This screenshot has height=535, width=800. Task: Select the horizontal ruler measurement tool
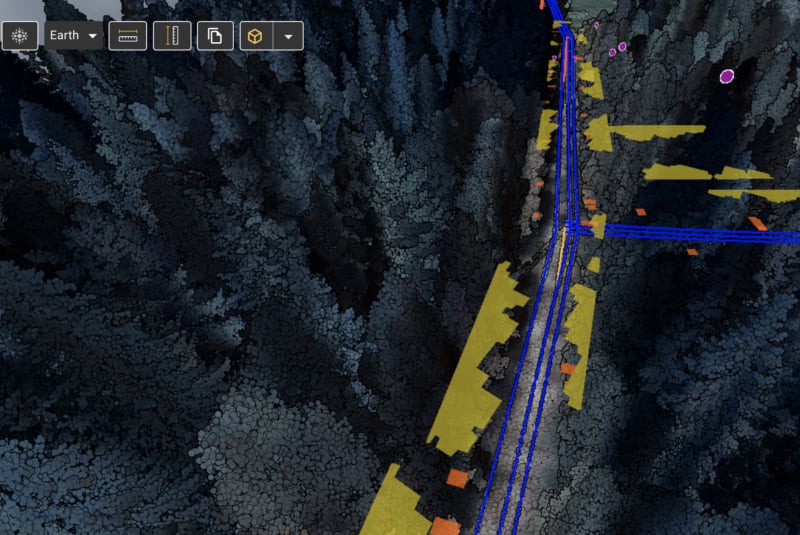(128, 36)
